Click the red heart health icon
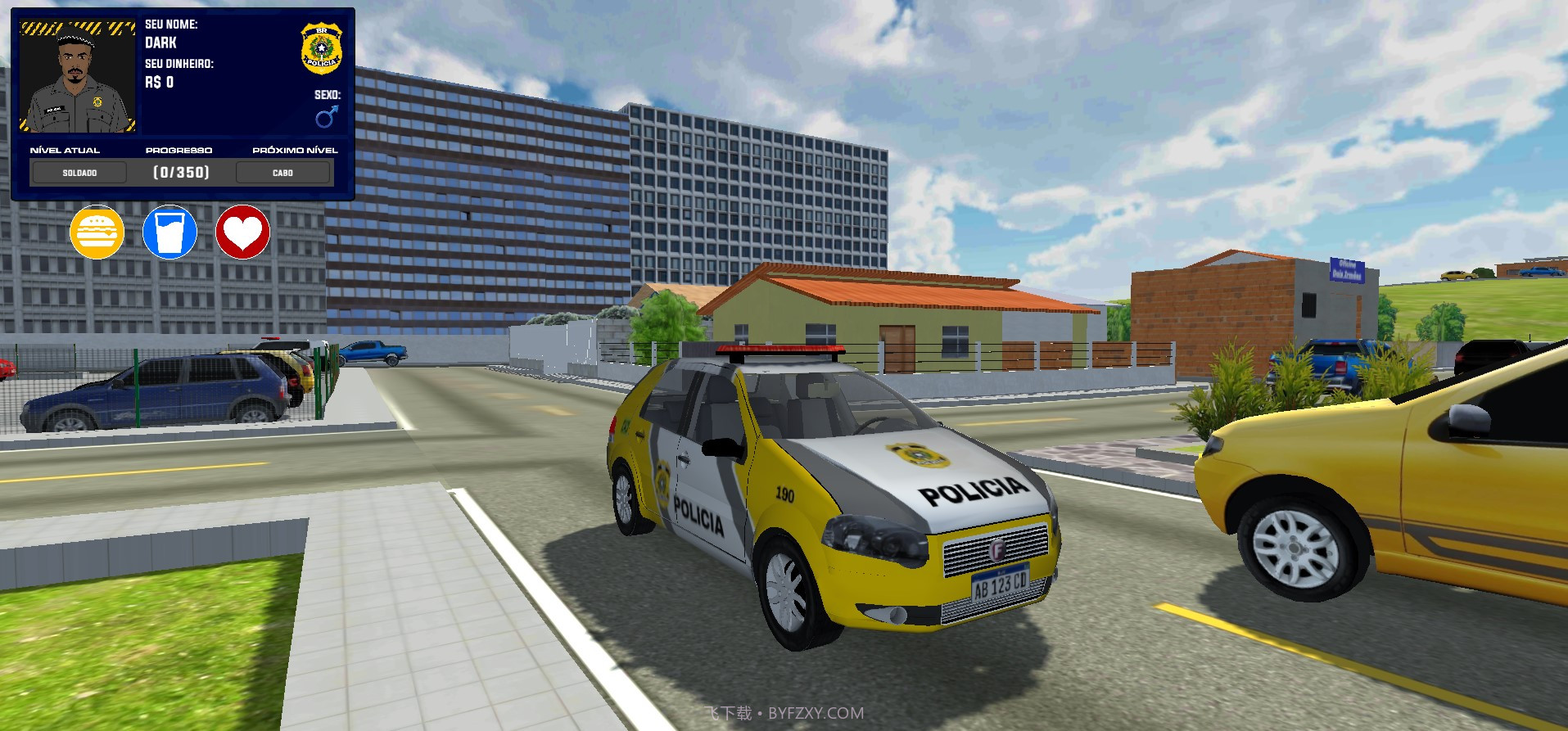The height and width of the screenshot is (731, 1568). [242, 232]
